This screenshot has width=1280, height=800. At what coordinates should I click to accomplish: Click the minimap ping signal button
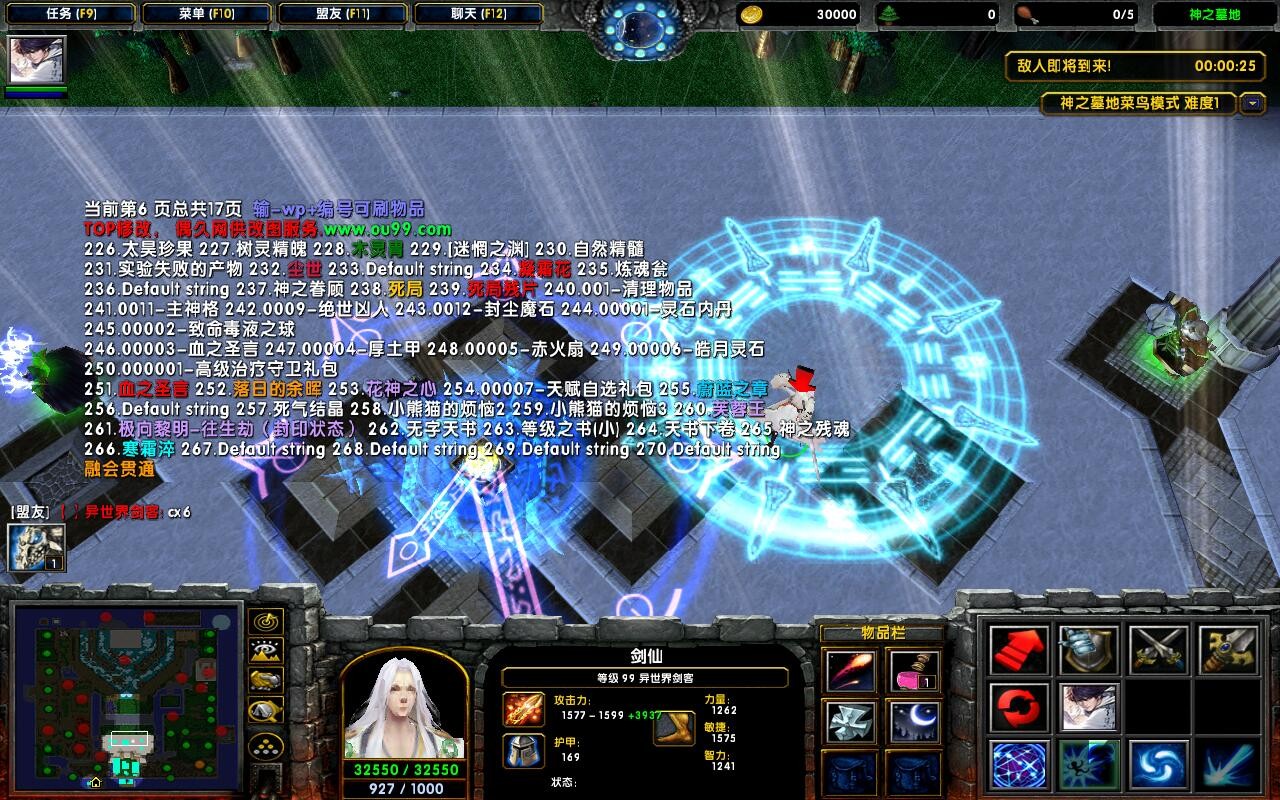click(266, 623)
